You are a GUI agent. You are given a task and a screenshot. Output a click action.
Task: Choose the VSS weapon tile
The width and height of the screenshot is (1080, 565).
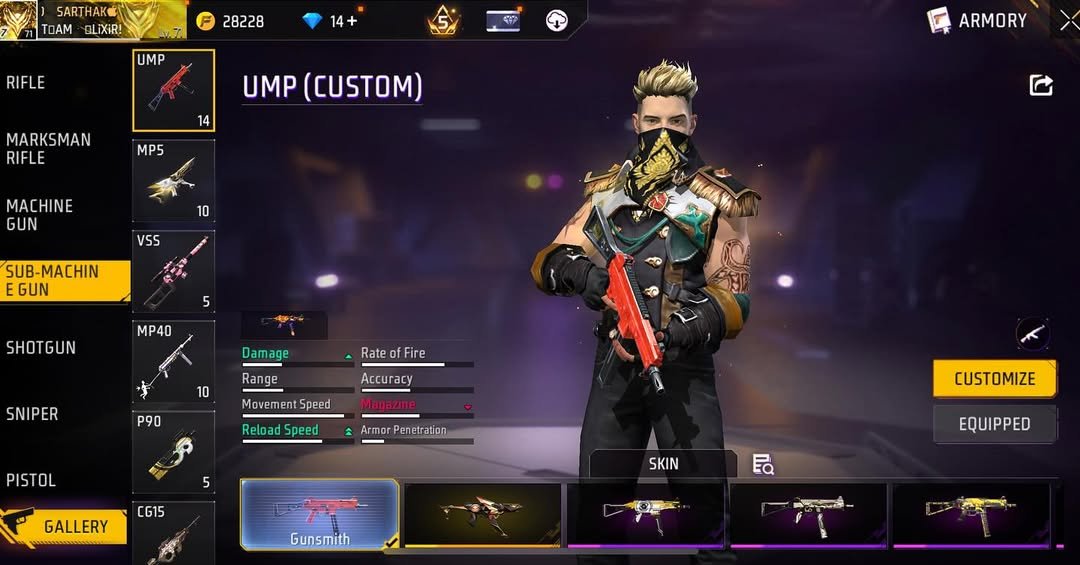pyautogui.click(x=173, y=271)
